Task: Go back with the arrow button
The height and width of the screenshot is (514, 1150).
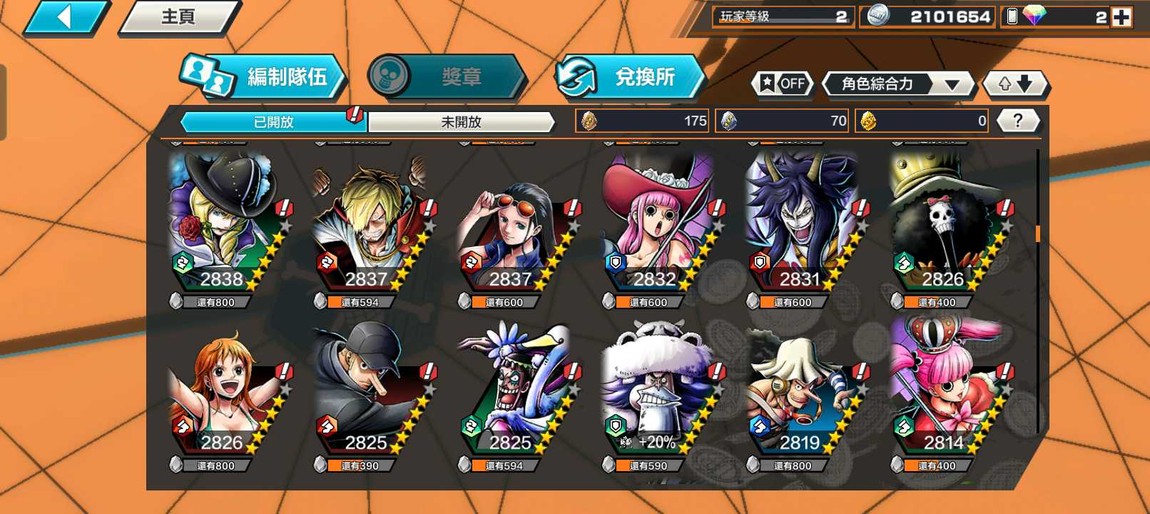Action: [64, 17]
